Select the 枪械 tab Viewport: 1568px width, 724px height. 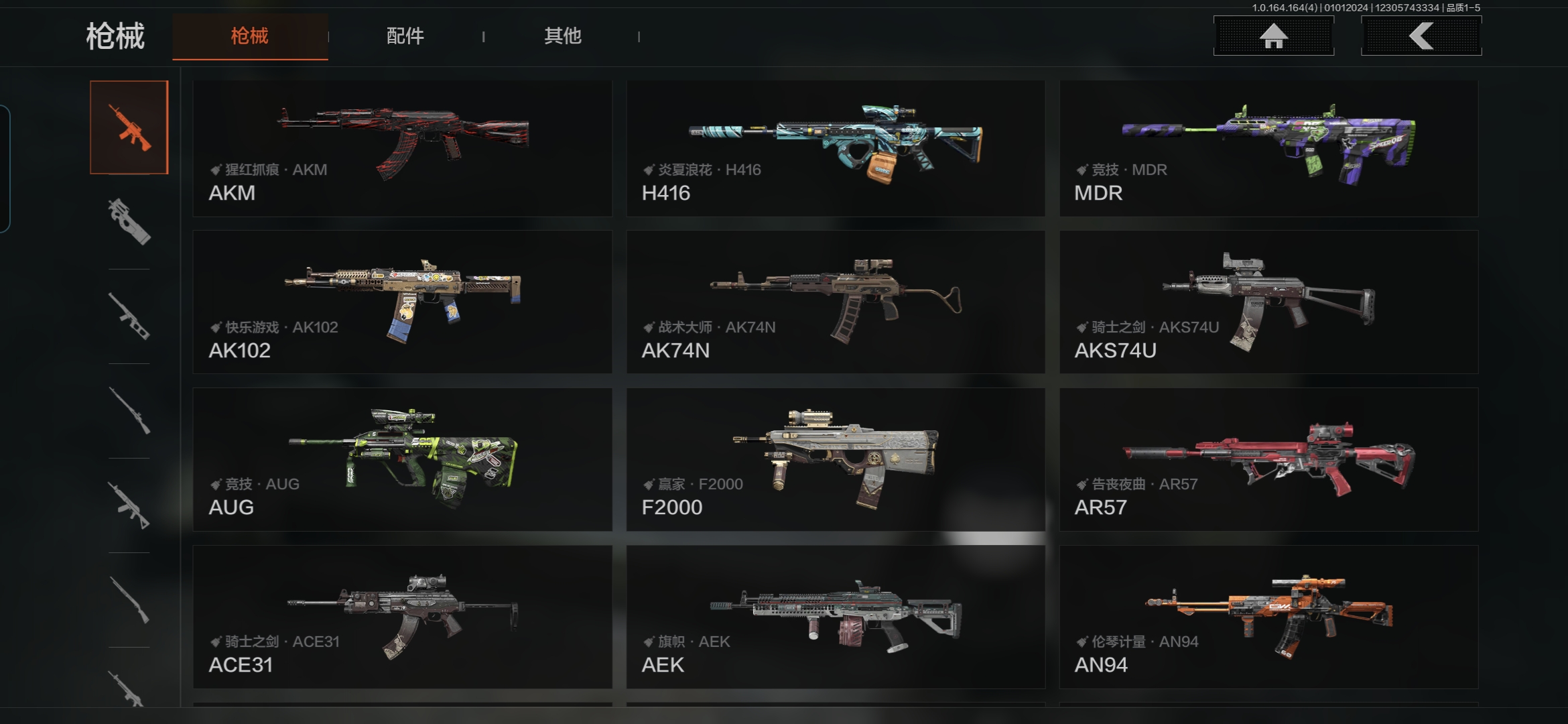click(x=250, y=36)
